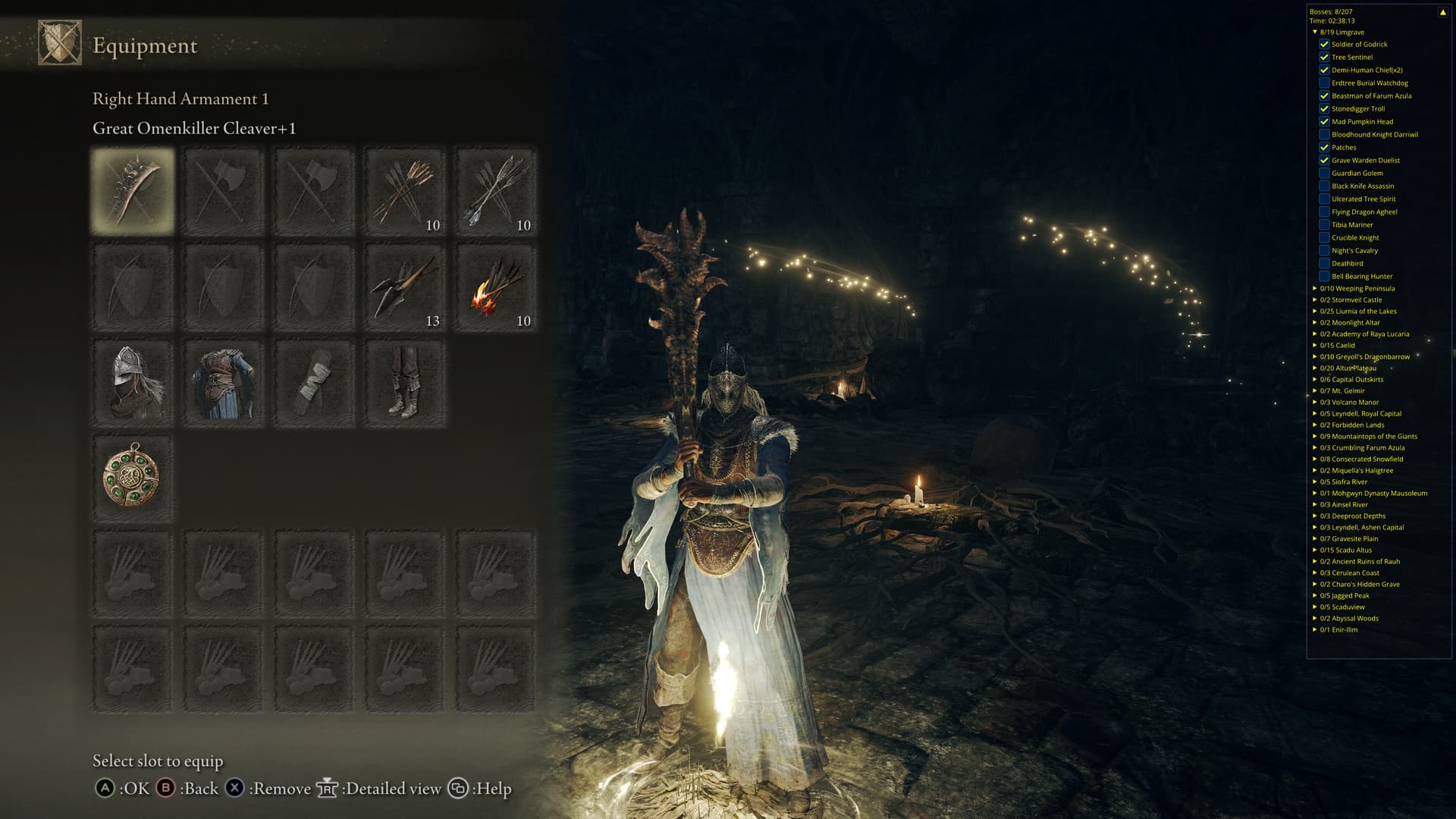Select the wrapped gauntlets slot
This screenshot has height=819, width=1456.
[x=314, y=383]
